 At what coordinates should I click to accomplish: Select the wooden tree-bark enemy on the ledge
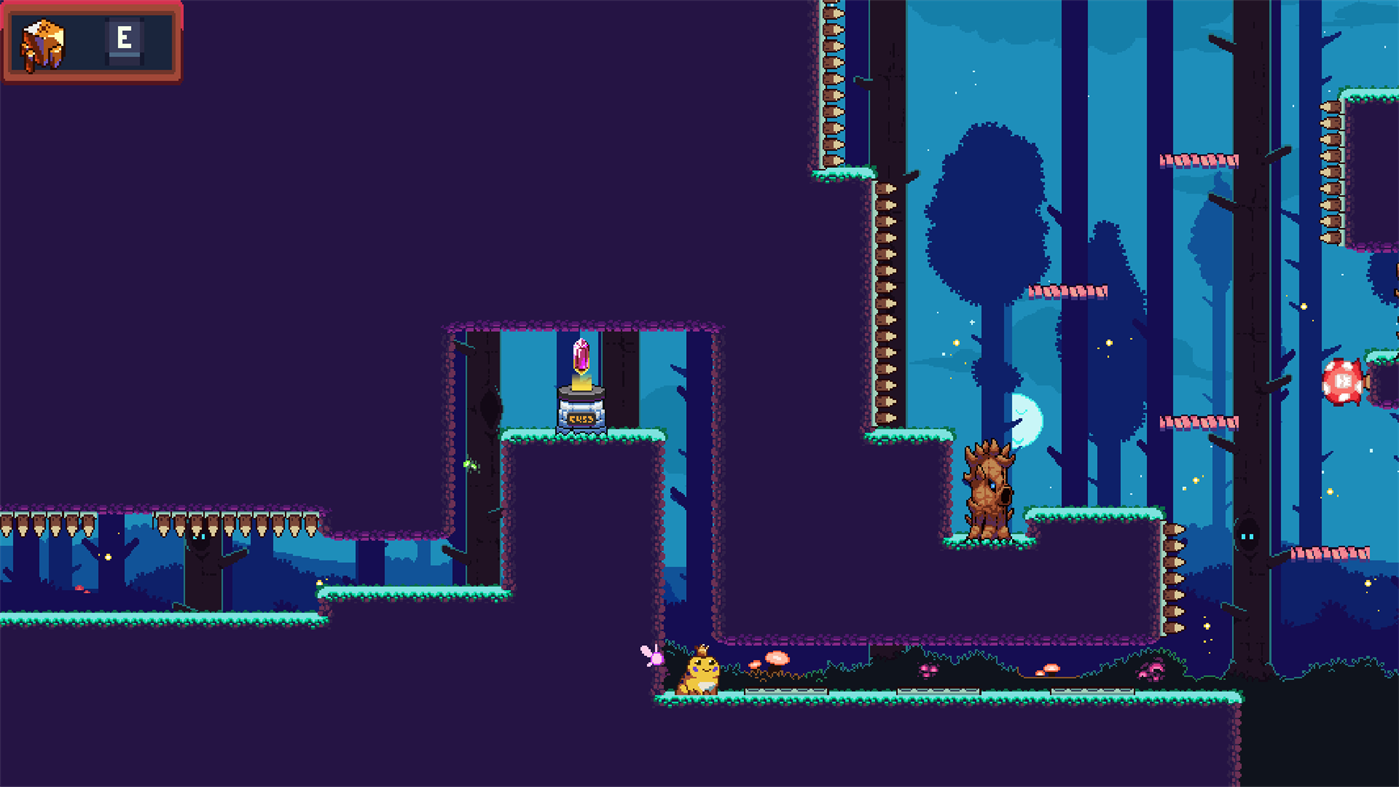(x=988, y=490)
